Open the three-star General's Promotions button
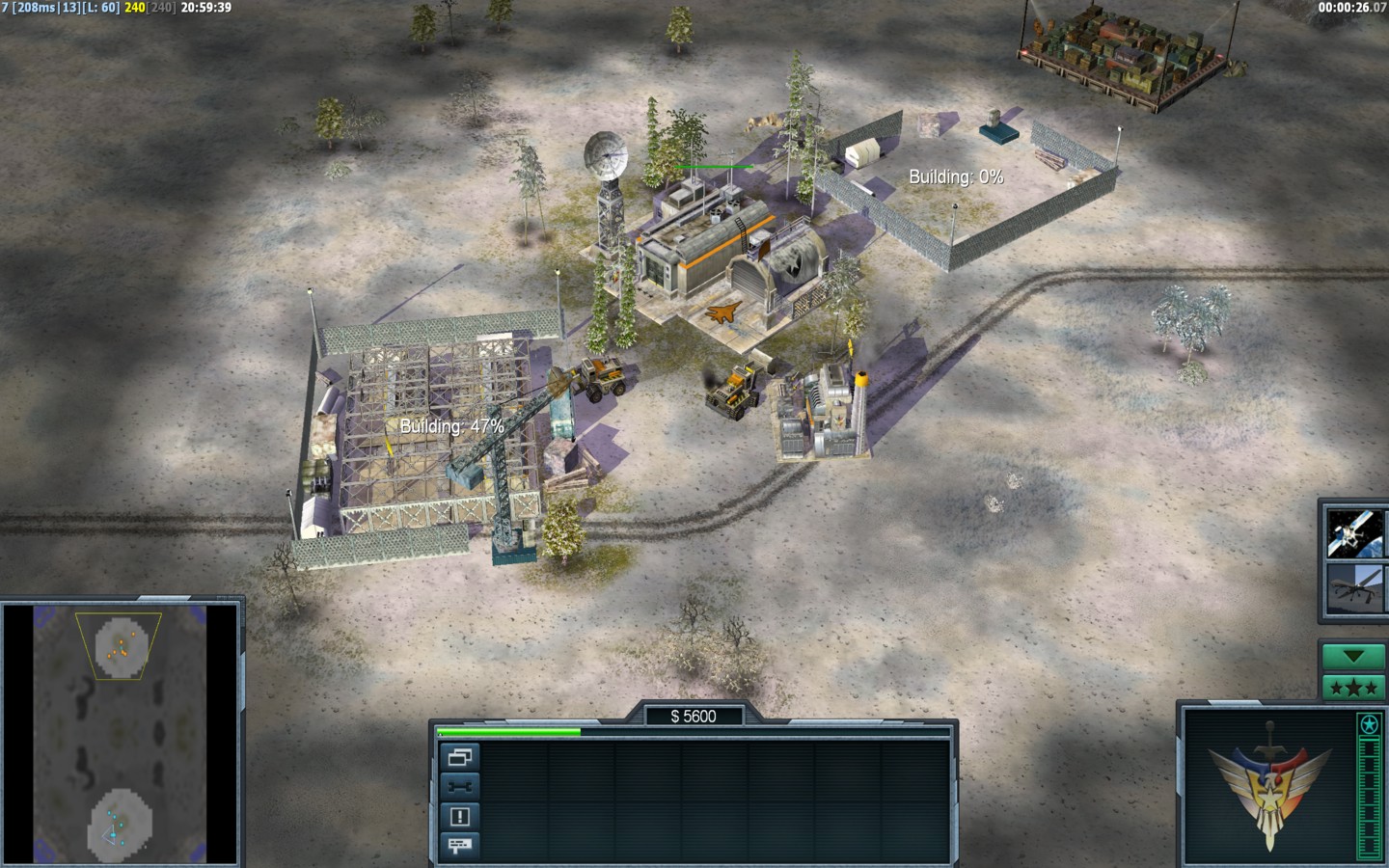 point(1353,688)
